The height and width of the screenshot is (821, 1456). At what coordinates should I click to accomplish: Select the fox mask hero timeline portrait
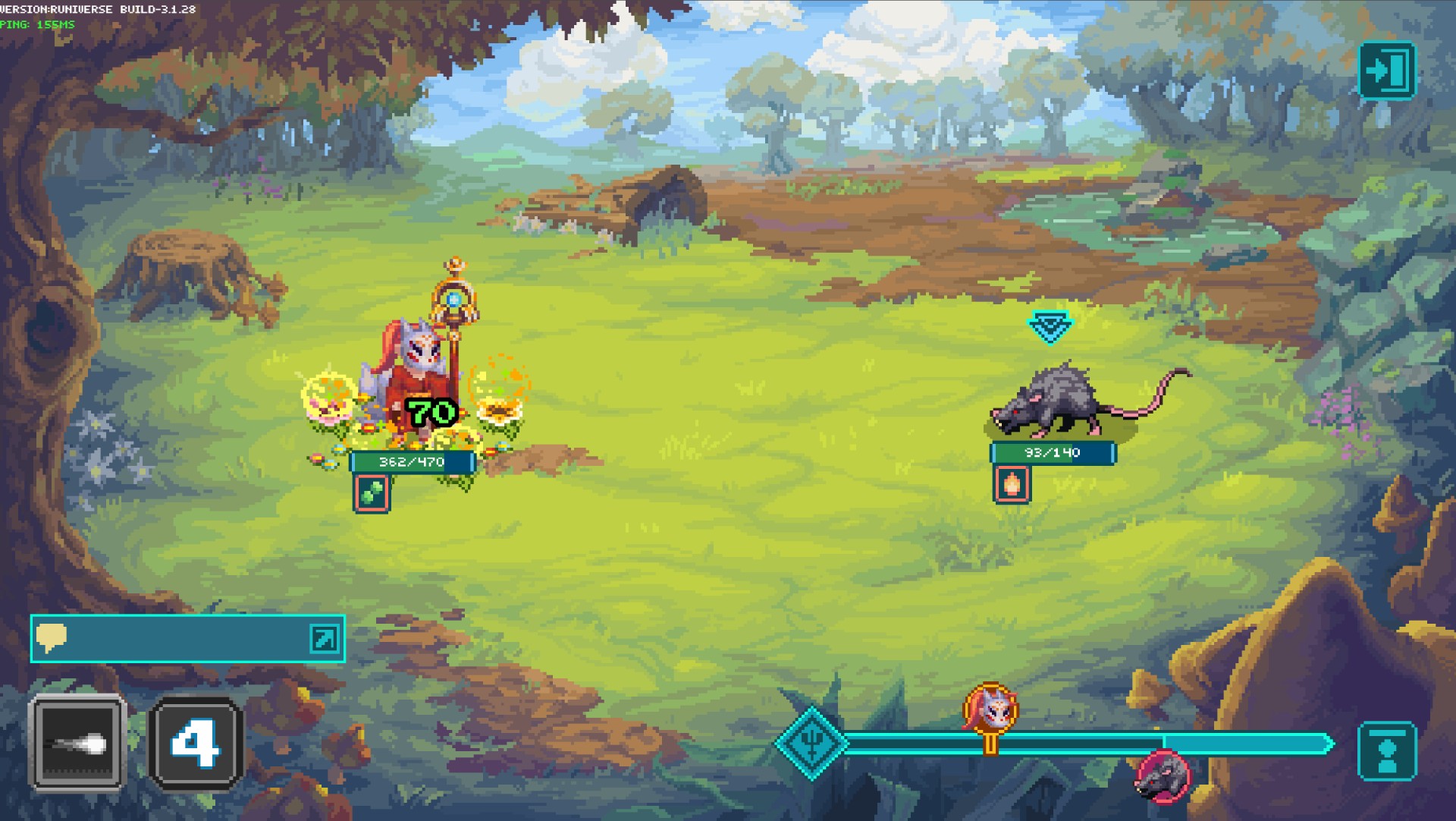(x=990, y=709)
